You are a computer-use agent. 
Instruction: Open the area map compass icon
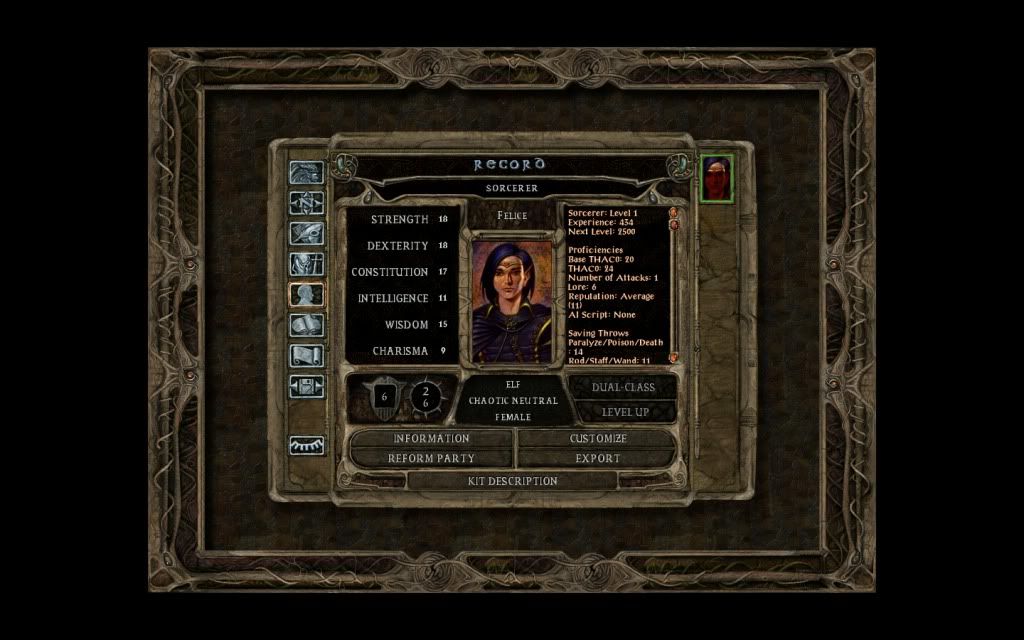click(x=306, y=203)
